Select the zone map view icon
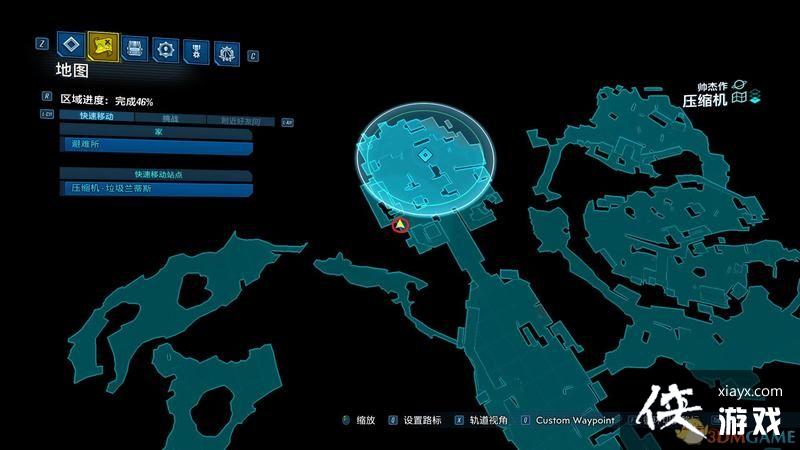 coord(739,97)
